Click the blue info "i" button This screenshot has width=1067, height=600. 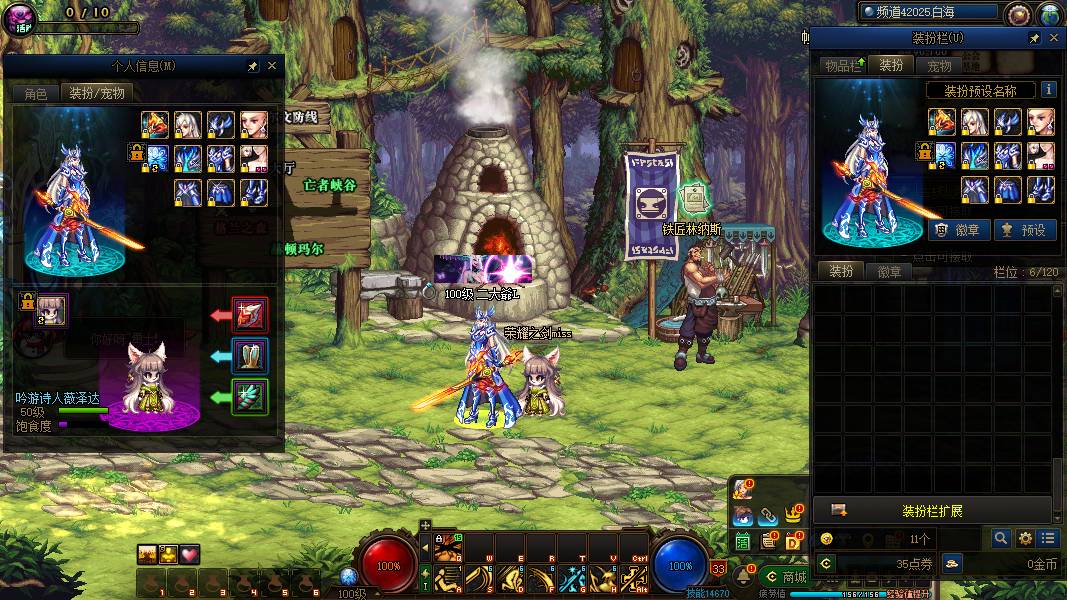[1048, 89]
